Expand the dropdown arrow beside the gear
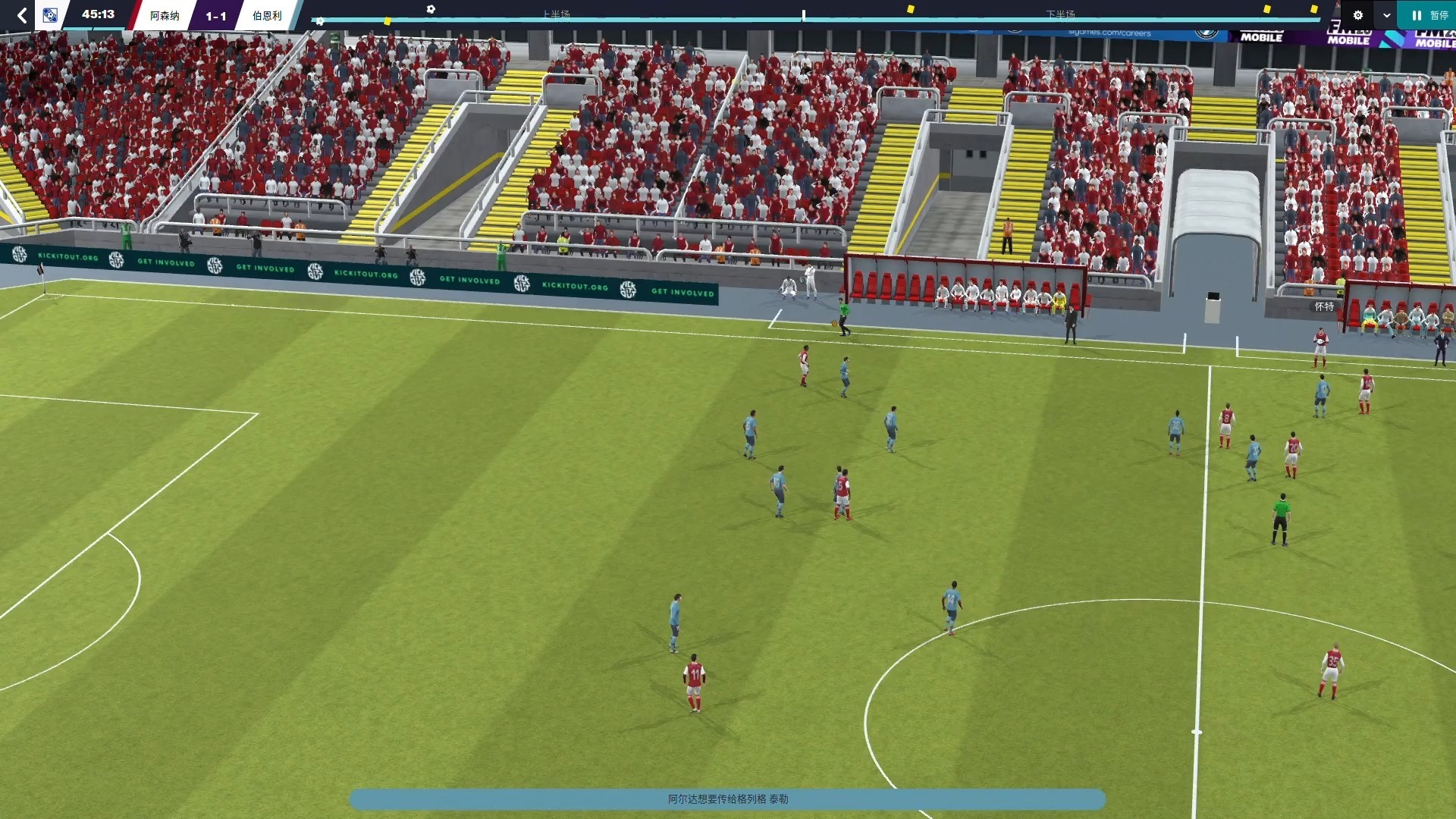Image resolution: width=1456 pixels, height=819 pixels. coord(1386,15)
